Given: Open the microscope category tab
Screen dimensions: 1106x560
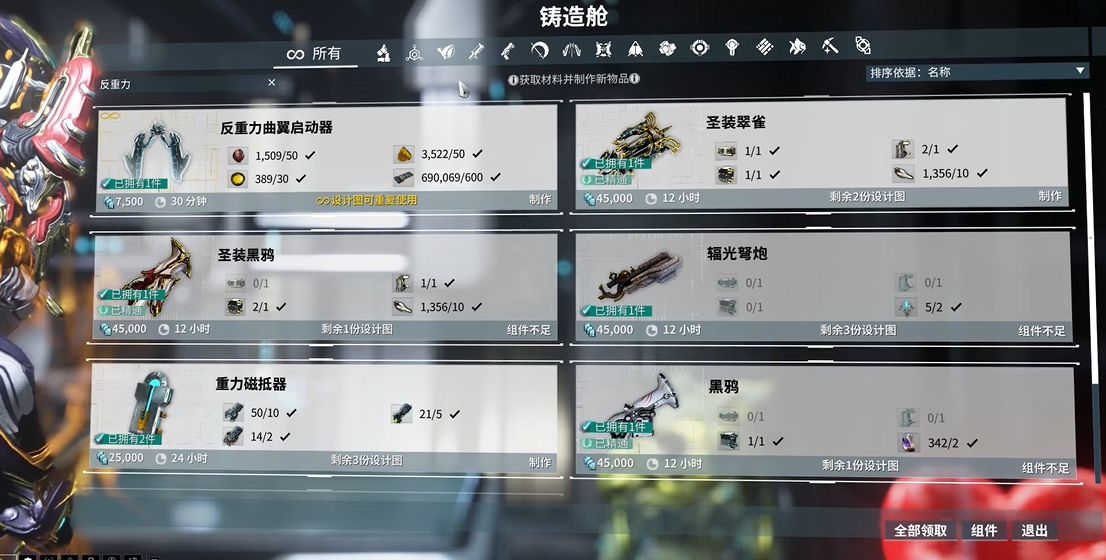Looking at the screenshot, I should (x=383, y=50).
